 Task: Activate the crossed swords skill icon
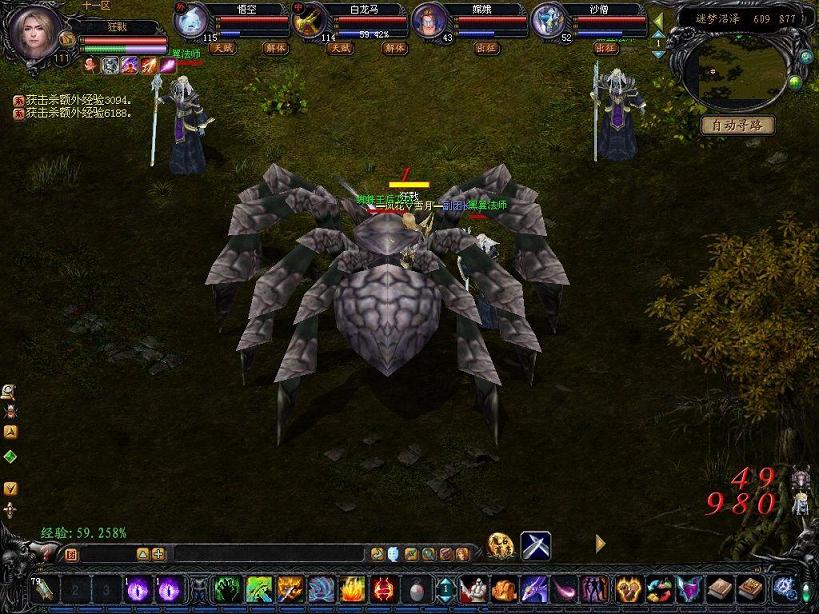[535, 545]
